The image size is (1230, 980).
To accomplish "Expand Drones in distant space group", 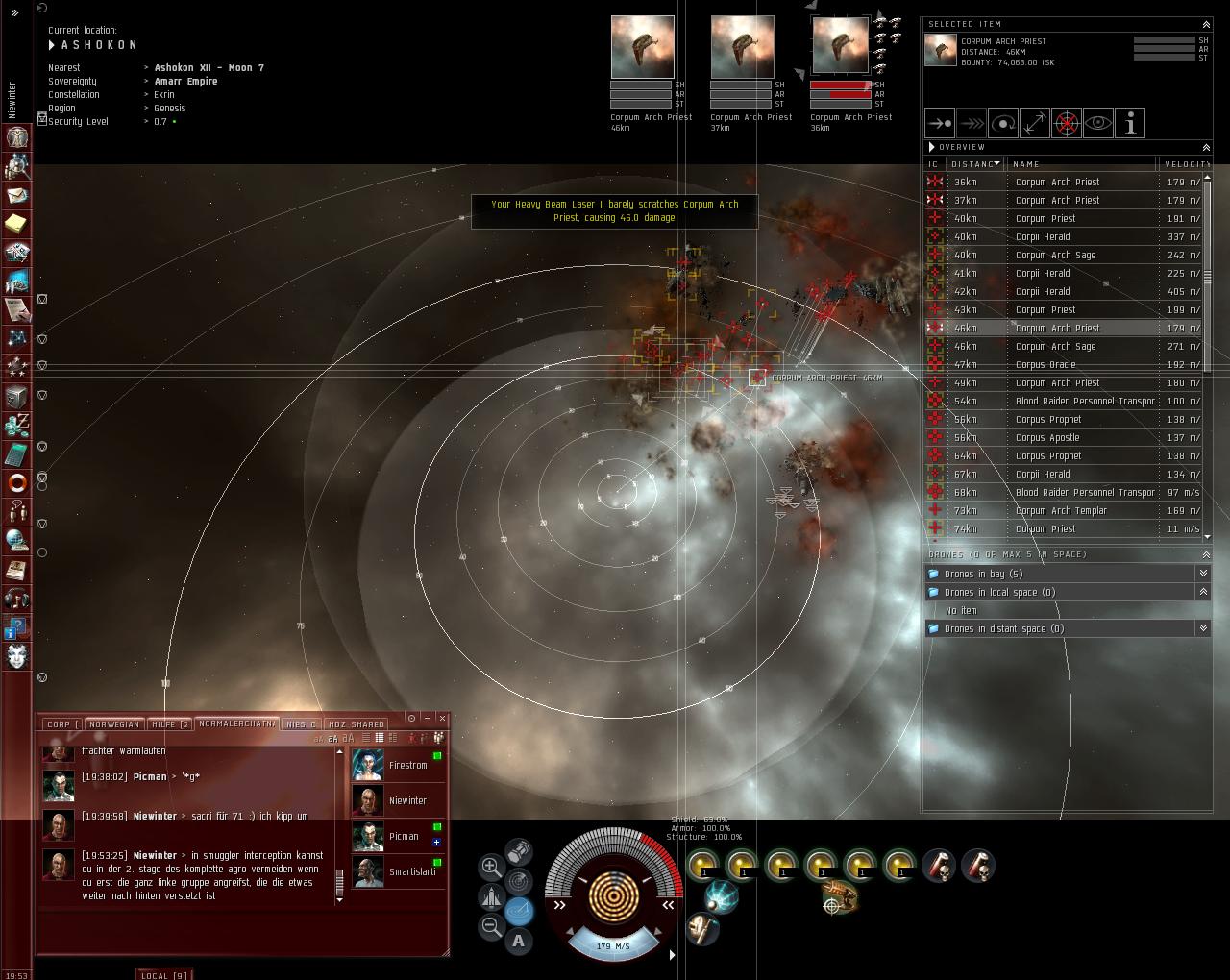I will (x=1202, y=628).
